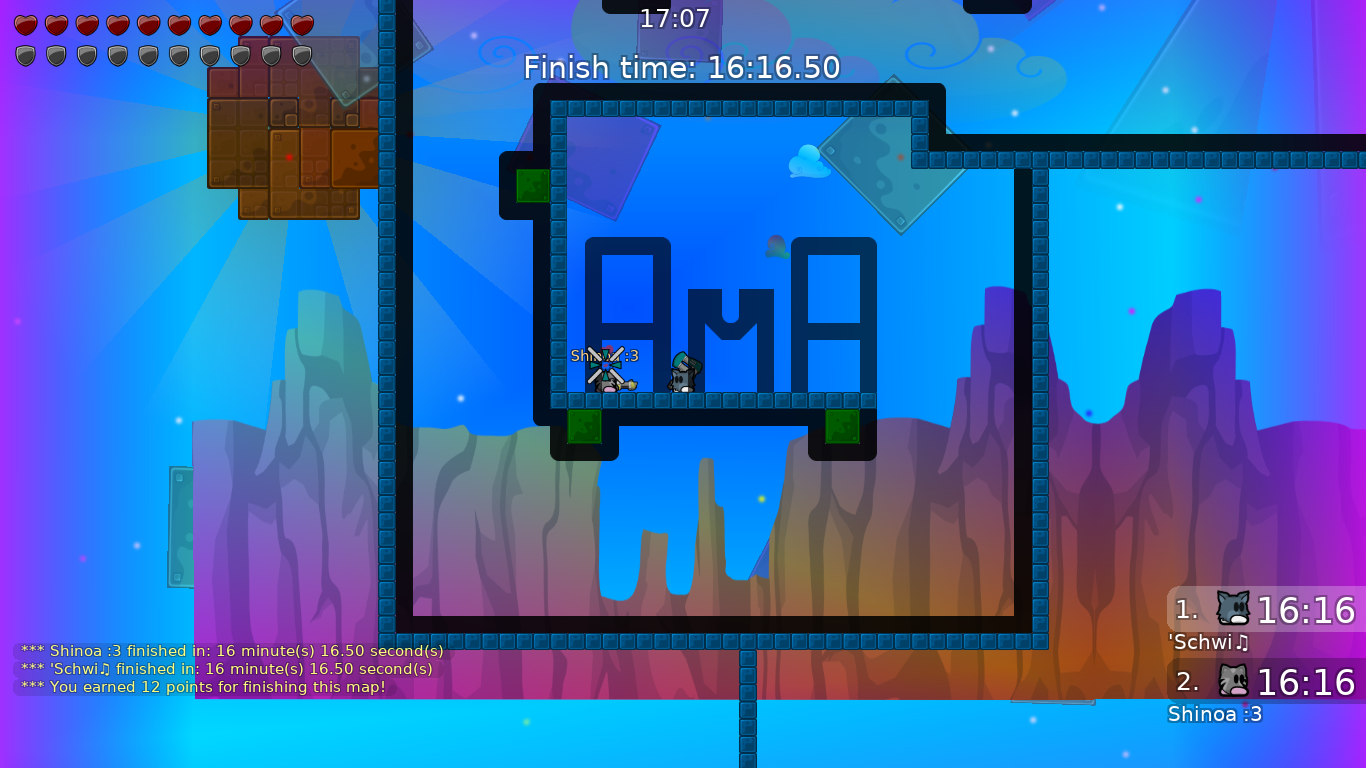This screenshot has width=1366, height=768.
Task: Select the 'Finish time: 16:16.50' header
Action: pyautogui.click(x=683, y=68)
